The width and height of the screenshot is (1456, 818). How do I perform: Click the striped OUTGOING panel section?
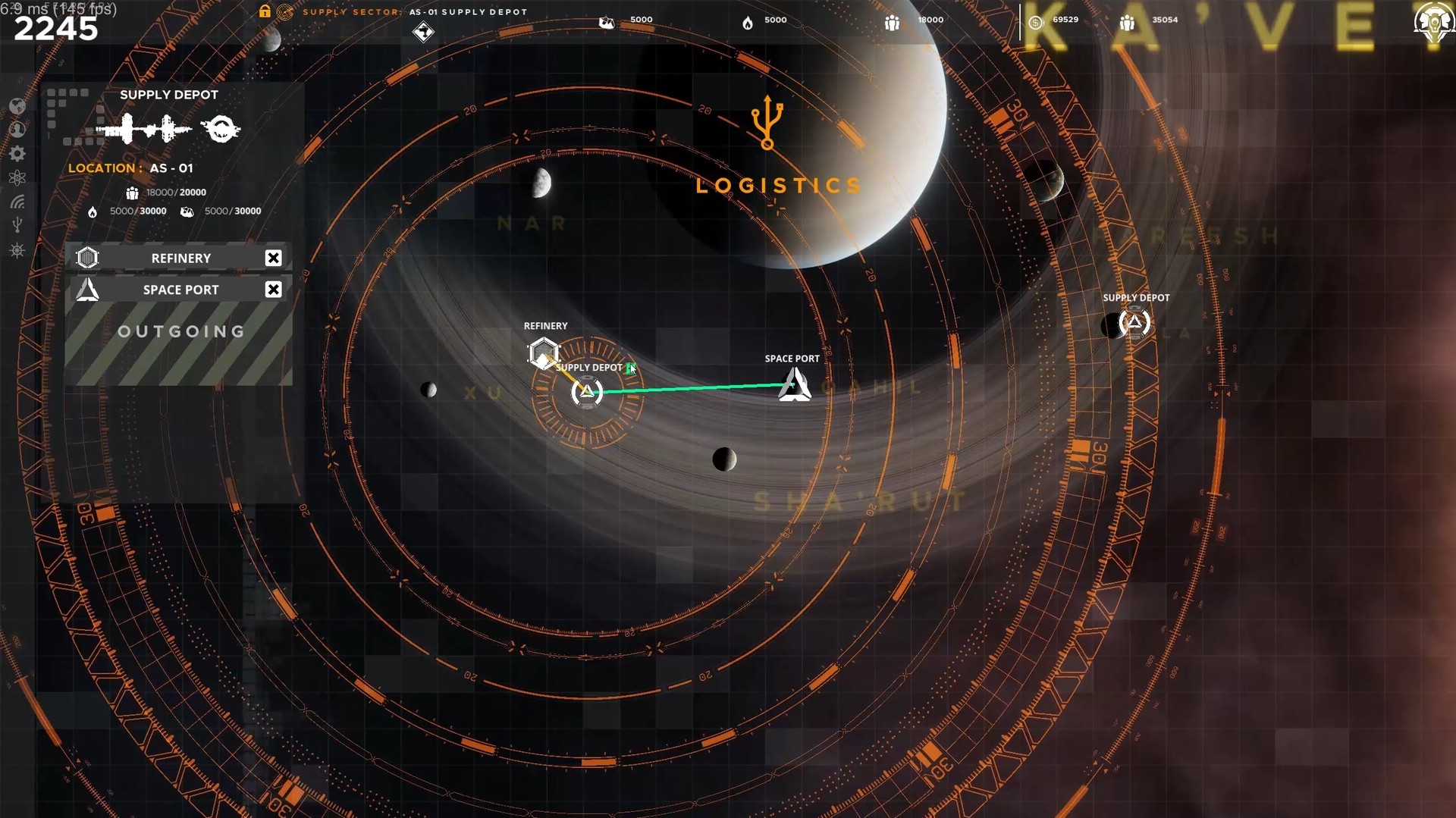[x=179, y=331]
